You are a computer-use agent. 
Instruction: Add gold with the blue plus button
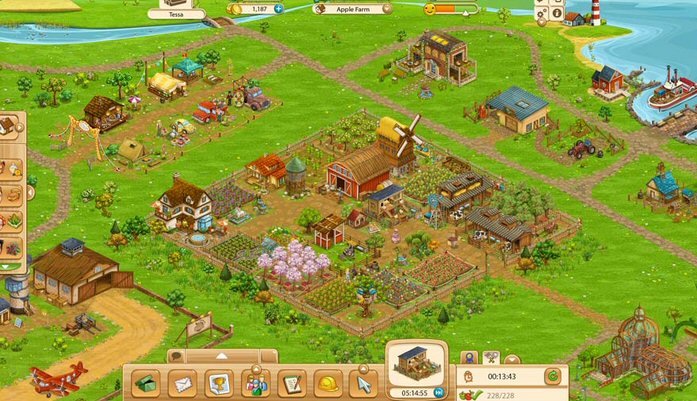tap(278, 8)
